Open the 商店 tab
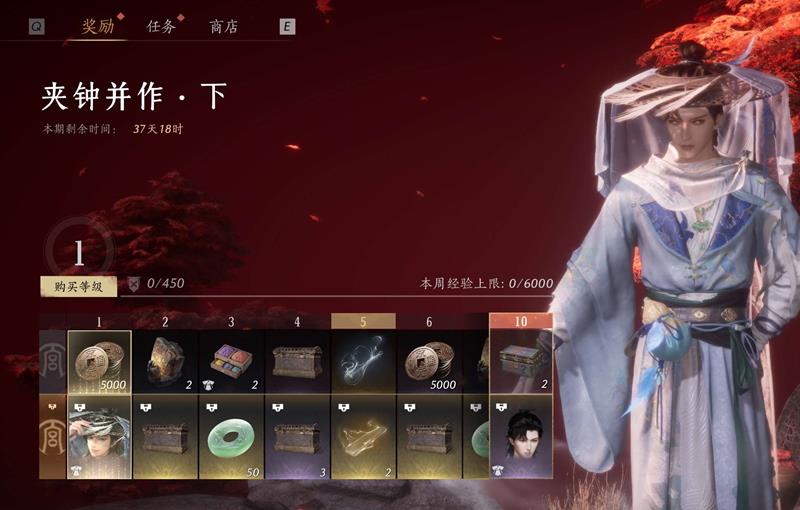 (x=224, y=27)
